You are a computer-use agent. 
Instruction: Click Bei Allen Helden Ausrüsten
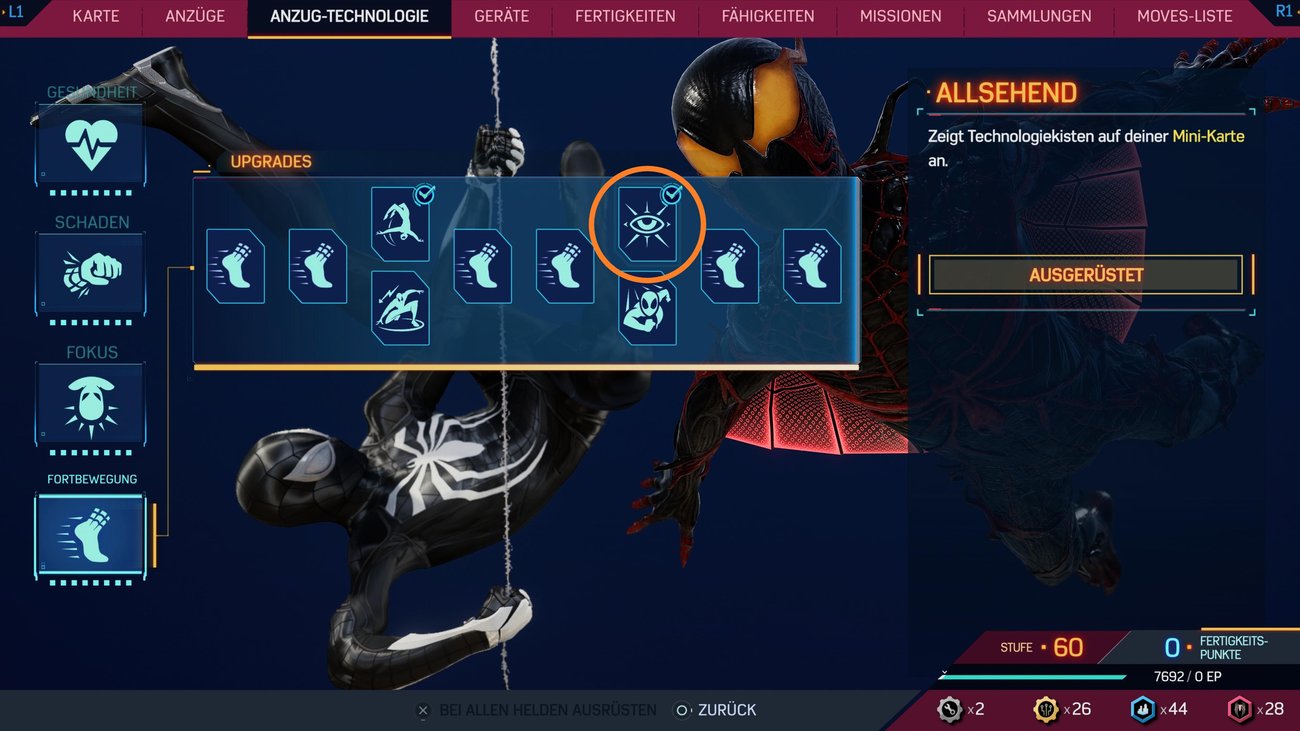(x=545, y=709)
